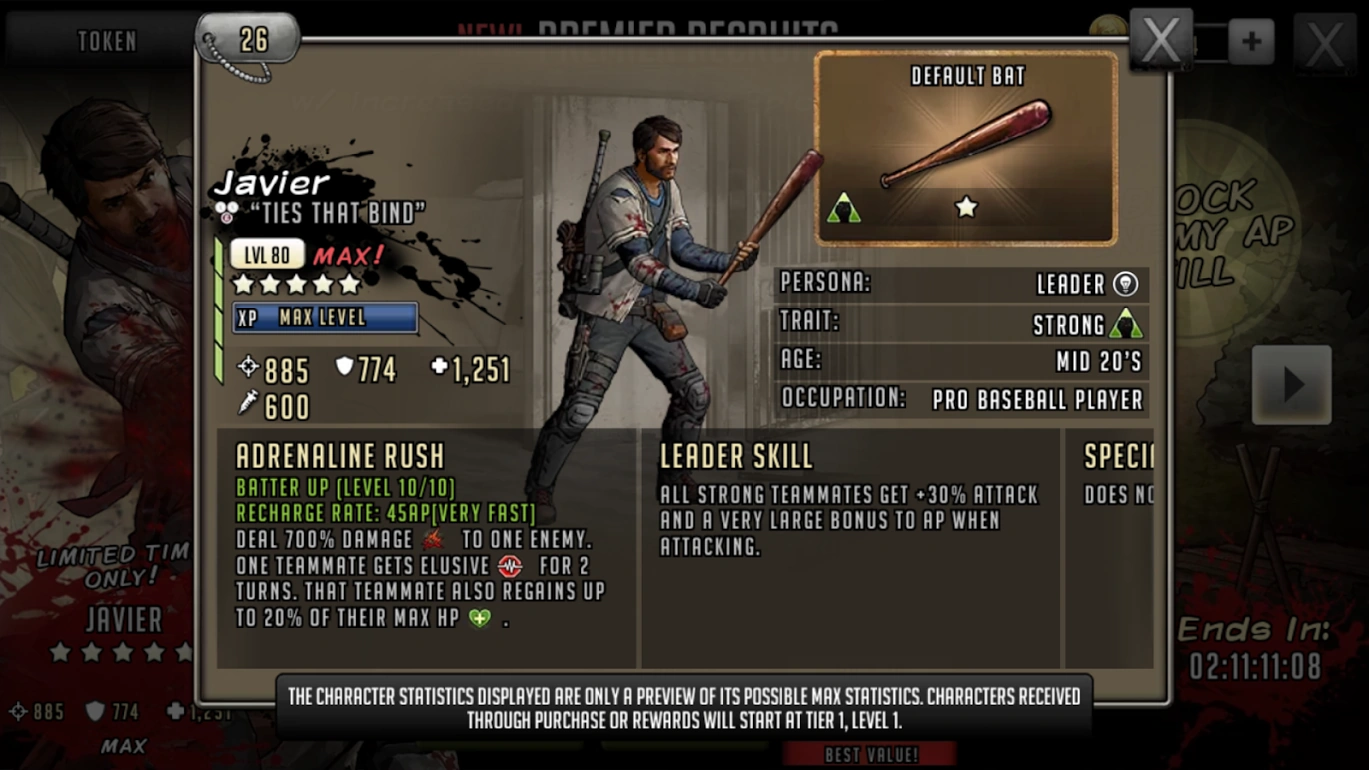This screenshot has height=770, width=1369.
Task: Select the Strong trait triangle icon
Action: tap(1126, 322)
